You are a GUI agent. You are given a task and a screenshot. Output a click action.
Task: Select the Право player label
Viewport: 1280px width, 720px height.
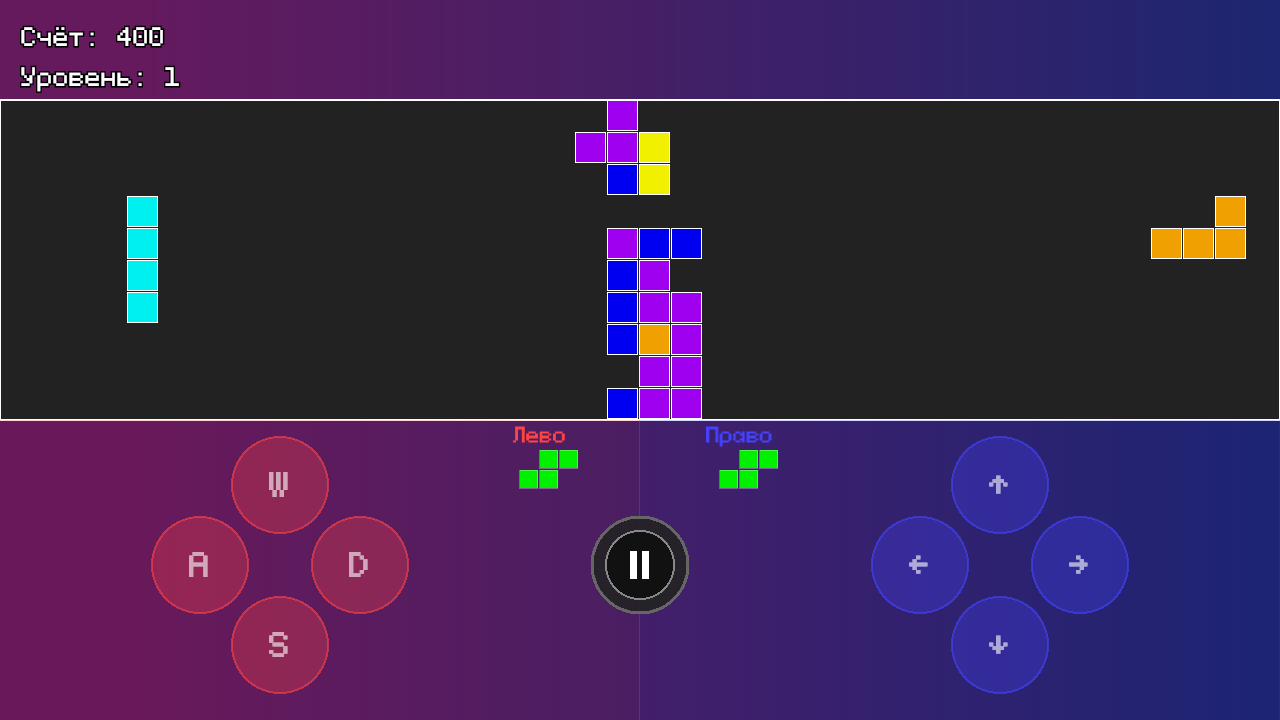[738, 435]
